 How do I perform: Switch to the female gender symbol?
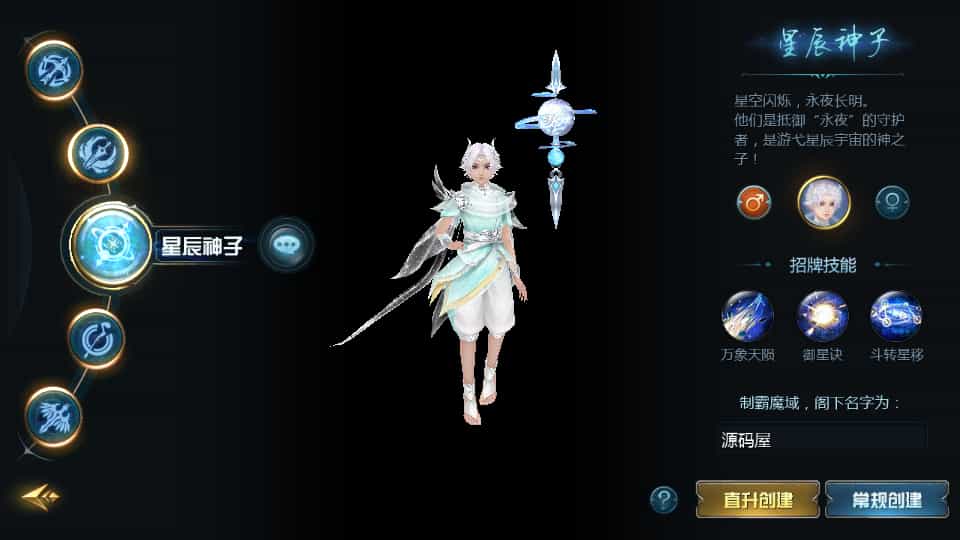891,202
